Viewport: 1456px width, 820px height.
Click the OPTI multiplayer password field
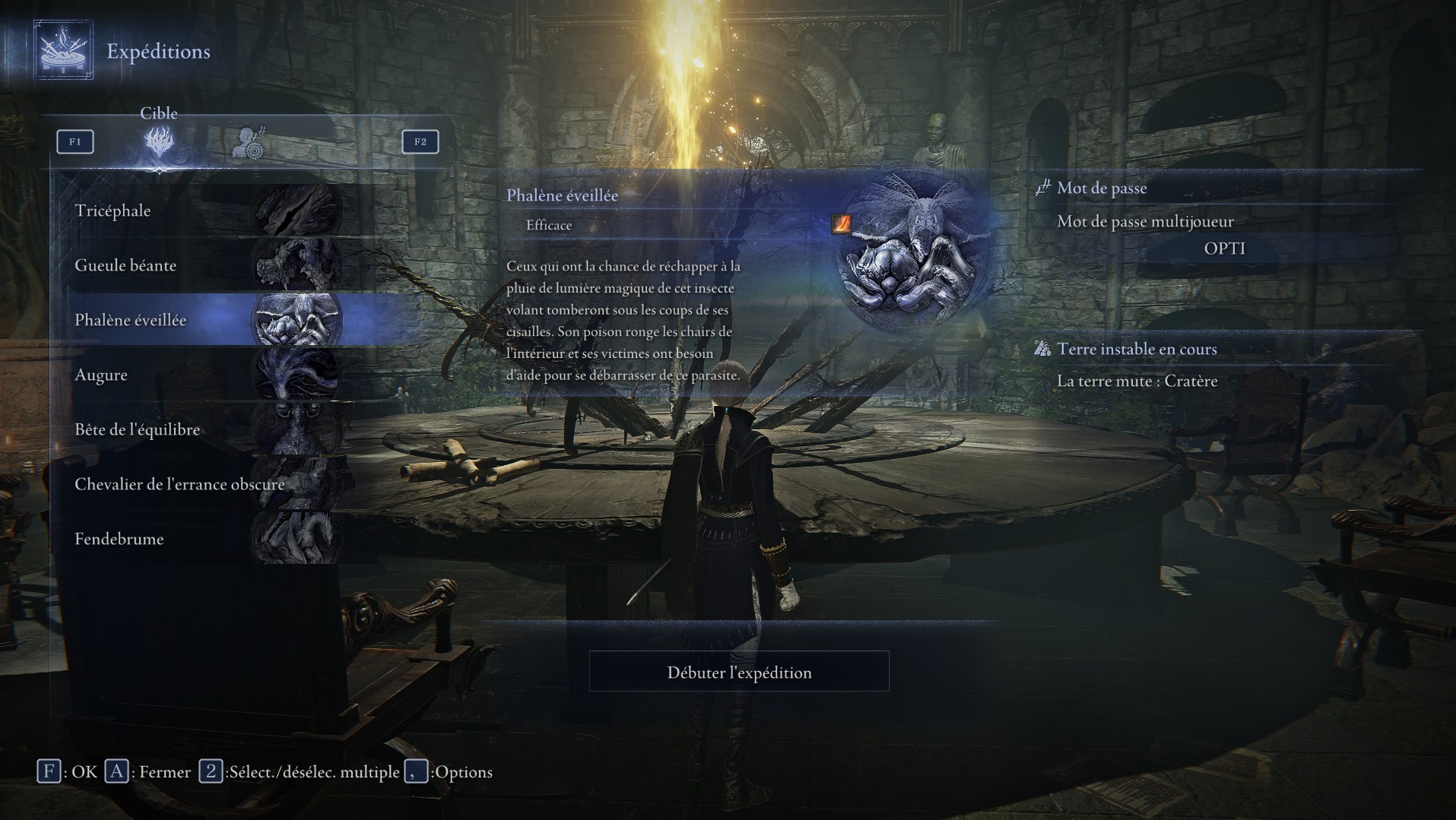click(x=1226, y=247)
